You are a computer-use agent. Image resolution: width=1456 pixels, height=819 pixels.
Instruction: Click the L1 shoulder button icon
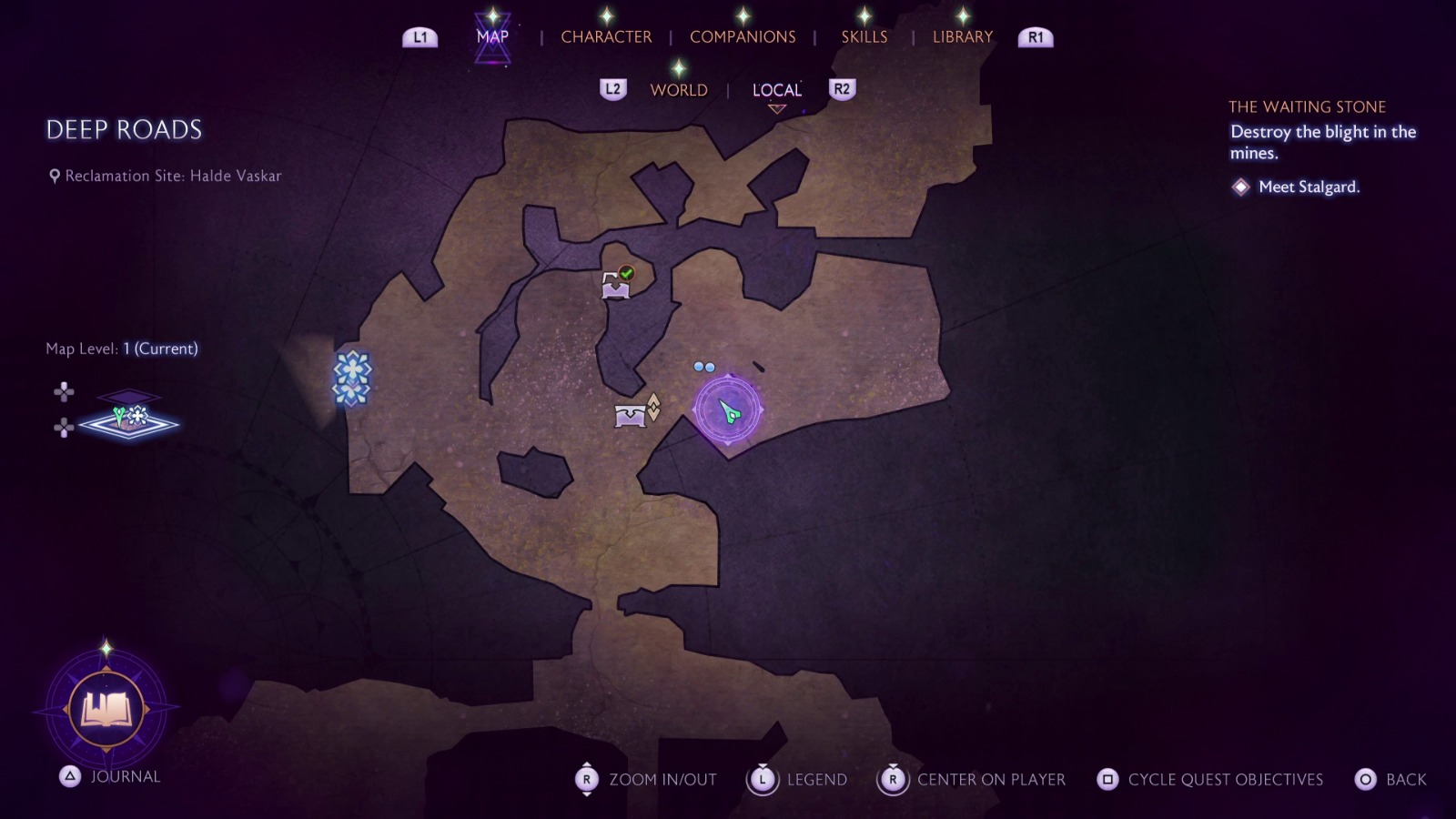(x=420, y=37)
